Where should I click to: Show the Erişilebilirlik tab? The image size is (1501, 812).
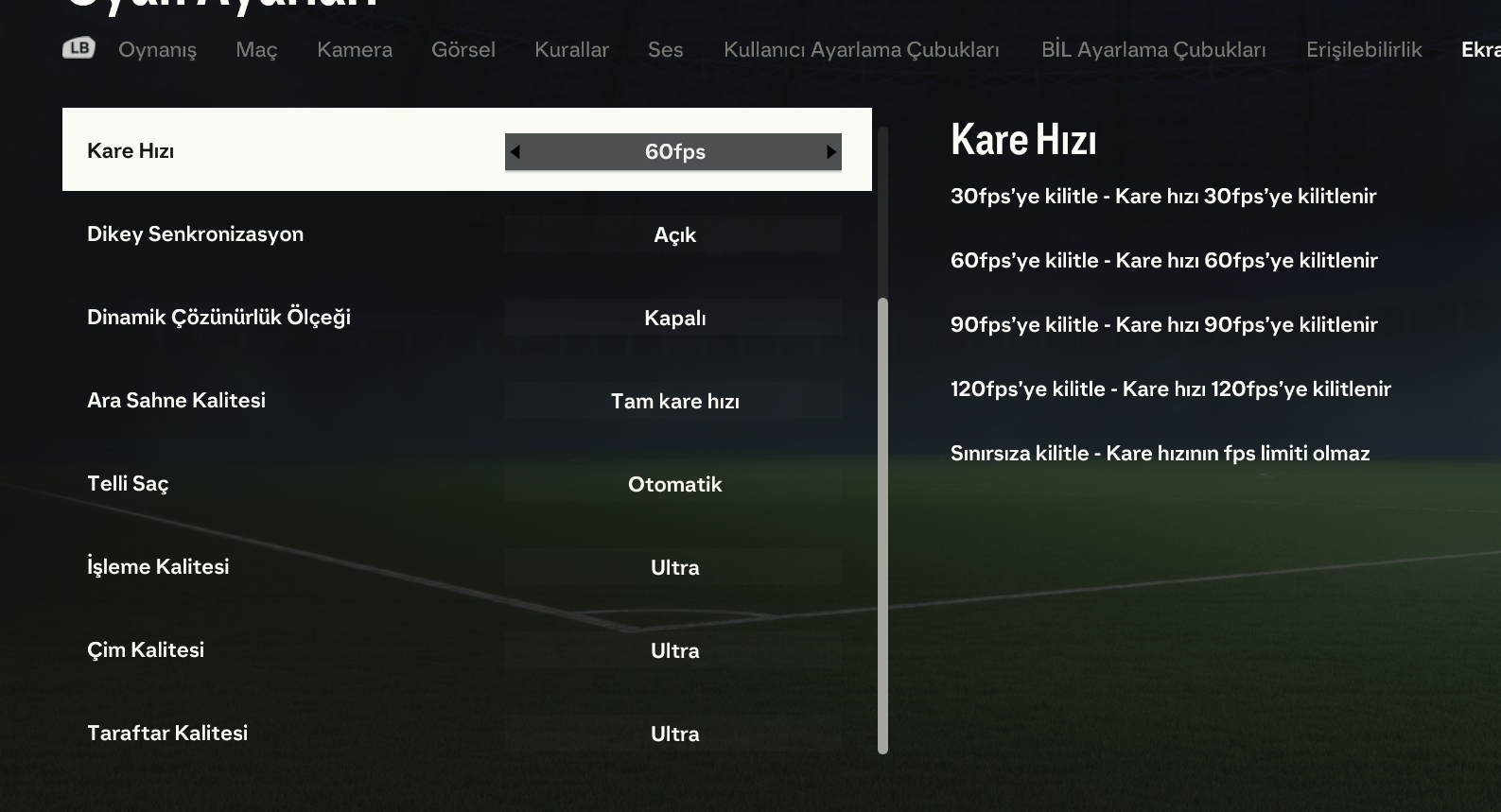click(x=1364, y=50)
